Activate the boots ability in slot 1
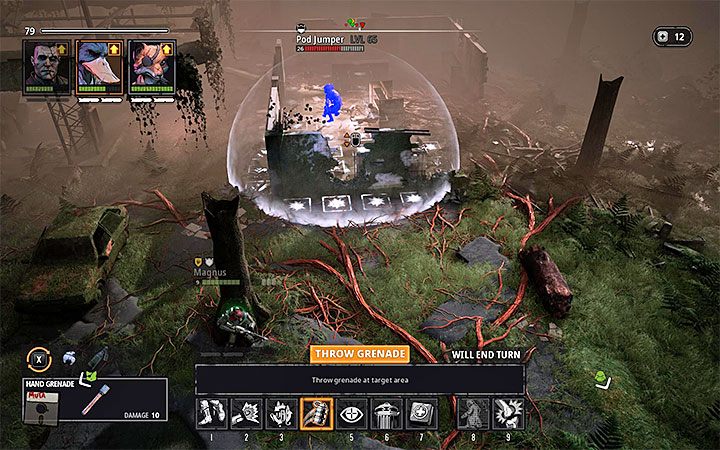This screenshot has width=720, height=450. (212, 413)
